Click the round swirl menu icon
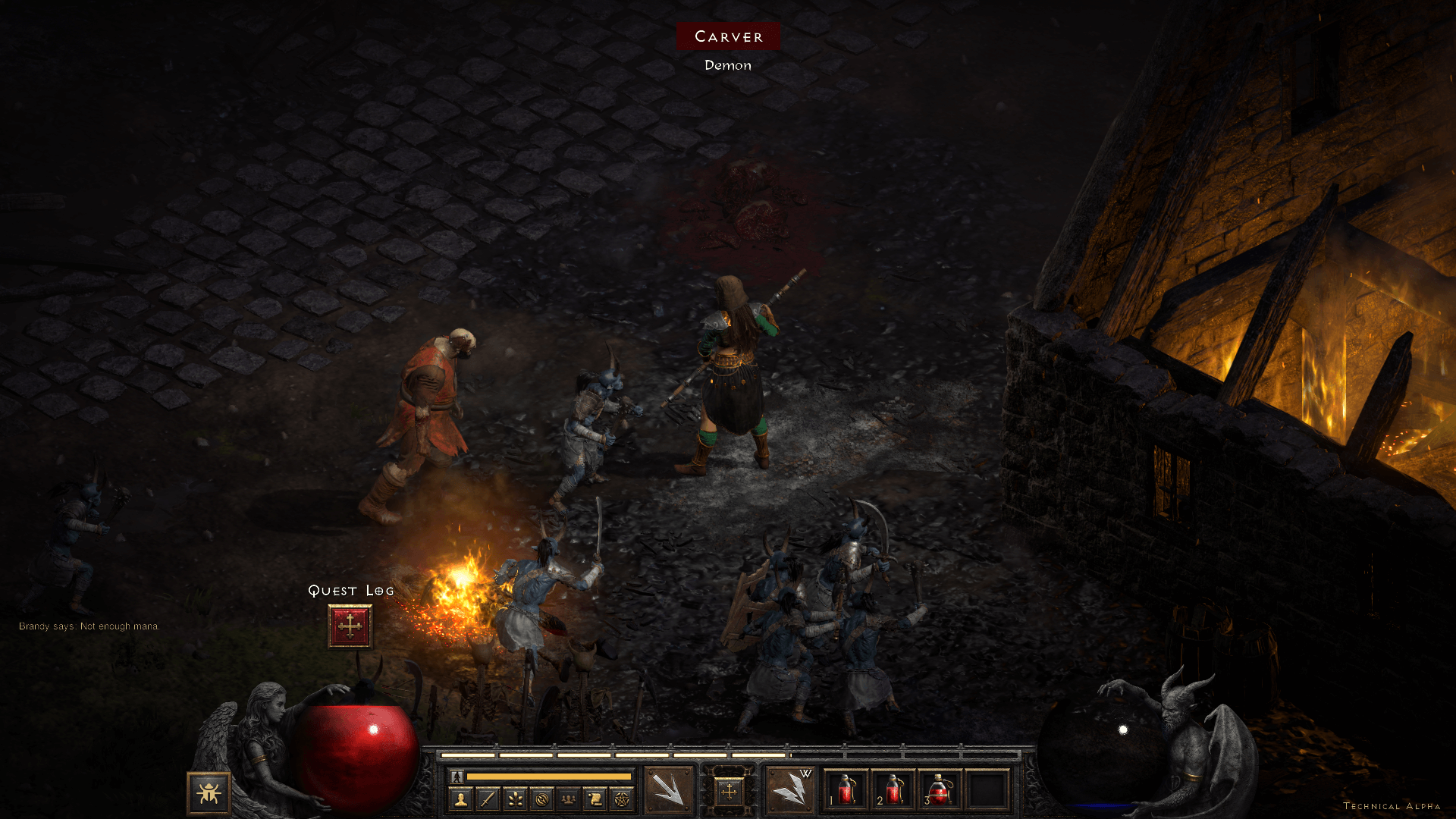1456x819 pixels. coord(541,799)
